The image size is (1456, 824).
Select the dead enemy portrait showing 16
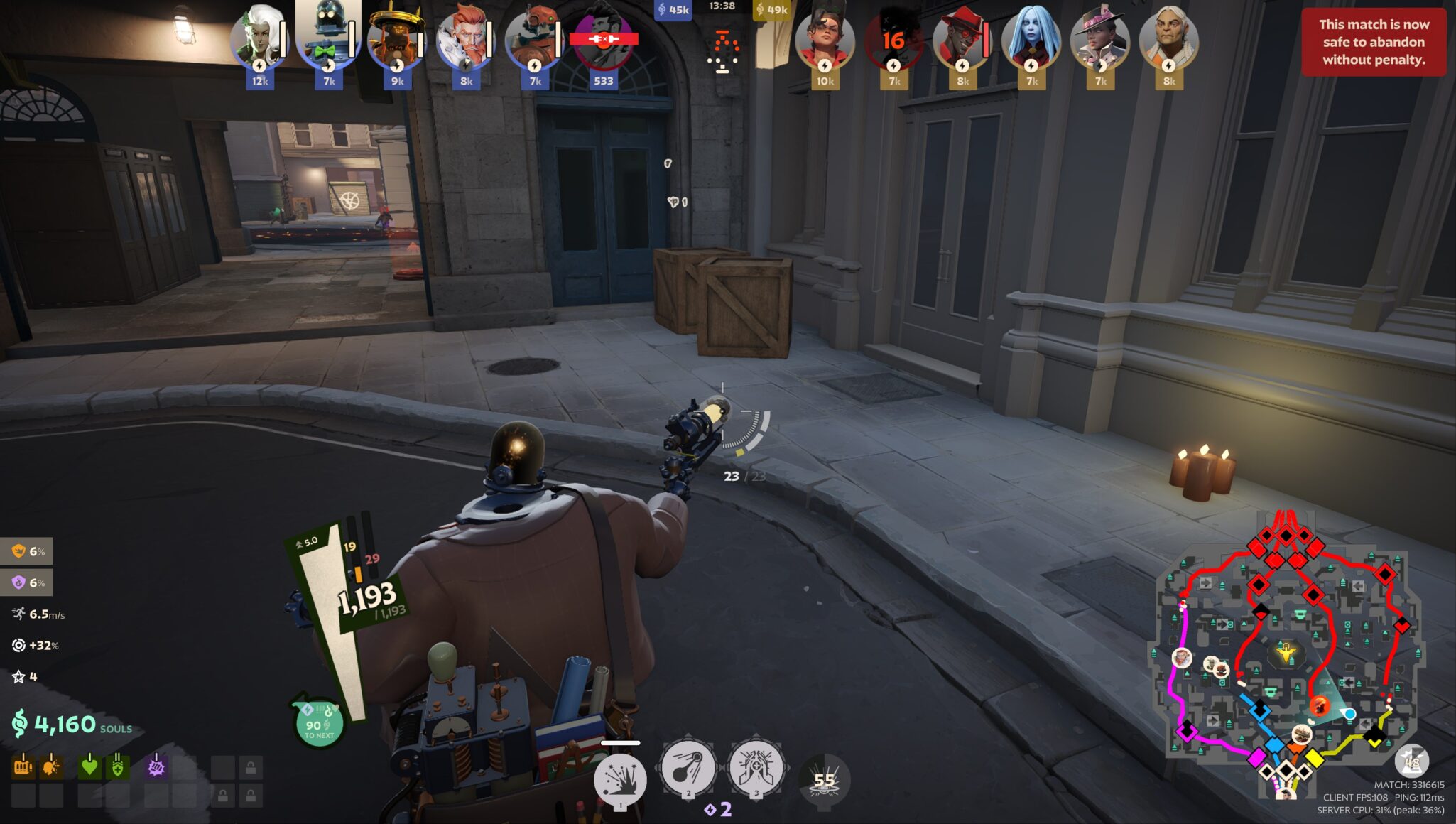893,40
